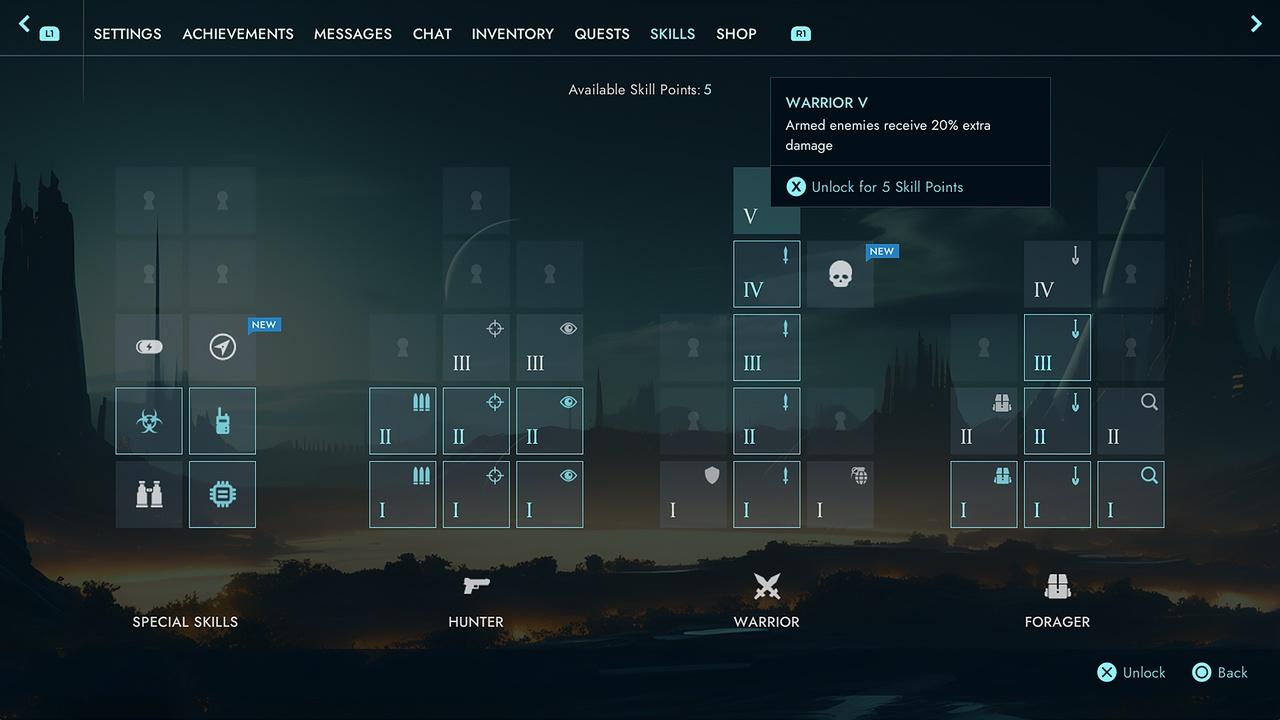Click the right arrow at top-right corner
This screenshot has width=1280, height=720.
click(1256, 24)
